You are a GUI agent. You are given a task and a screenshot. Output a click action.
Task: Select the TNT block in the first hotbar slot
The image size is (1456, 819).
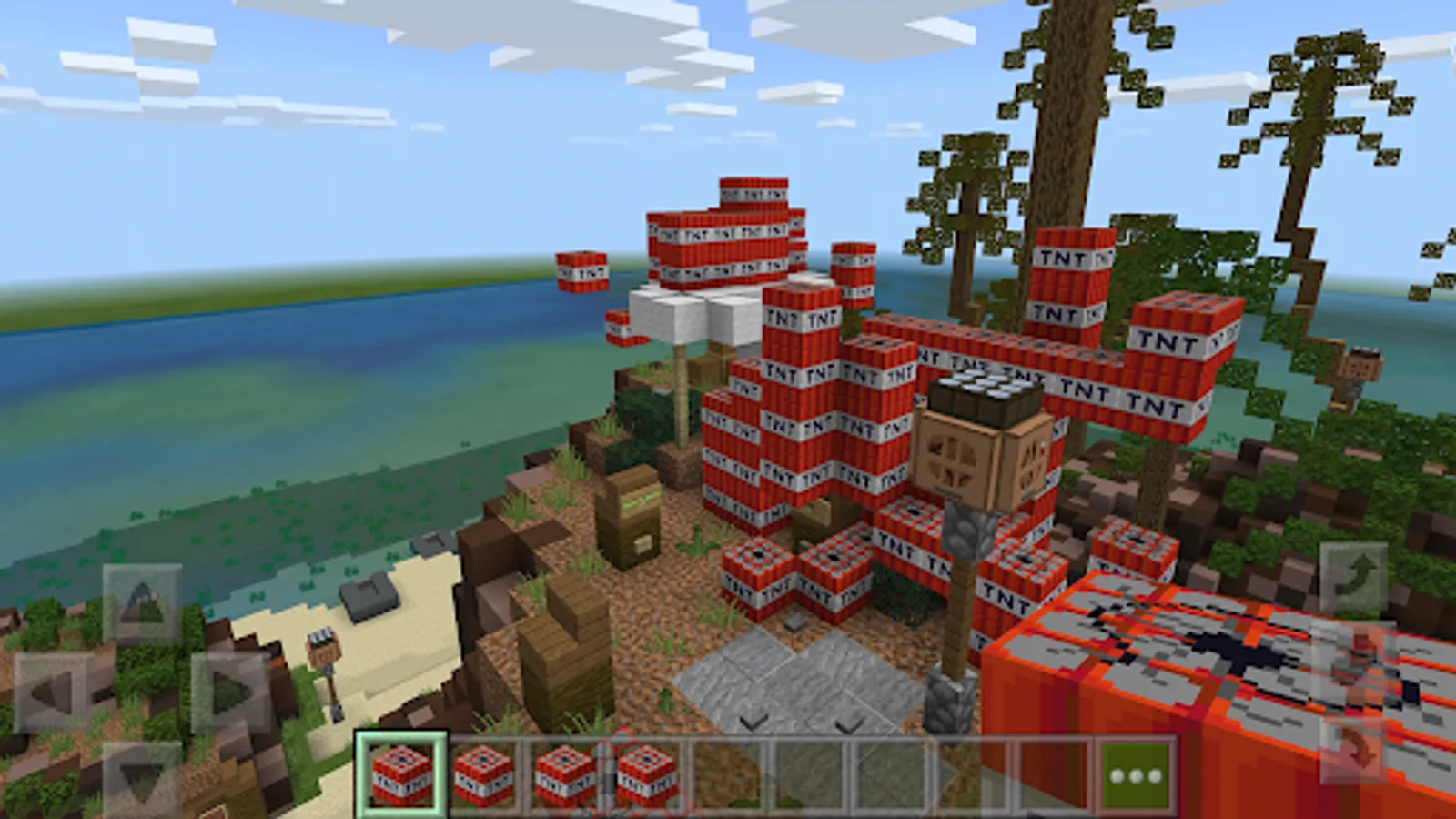click(x=402, y=772)
